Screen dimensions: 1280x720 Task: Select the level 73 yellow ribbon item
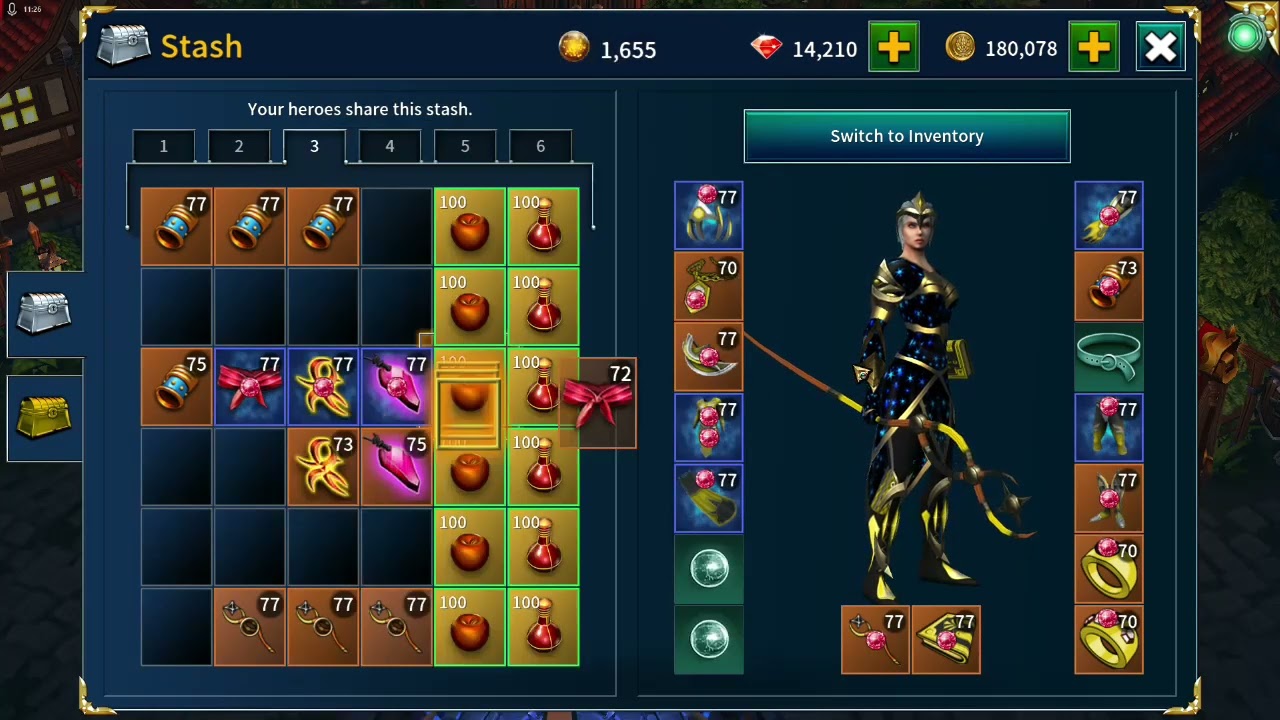click(x=323, y=467)
